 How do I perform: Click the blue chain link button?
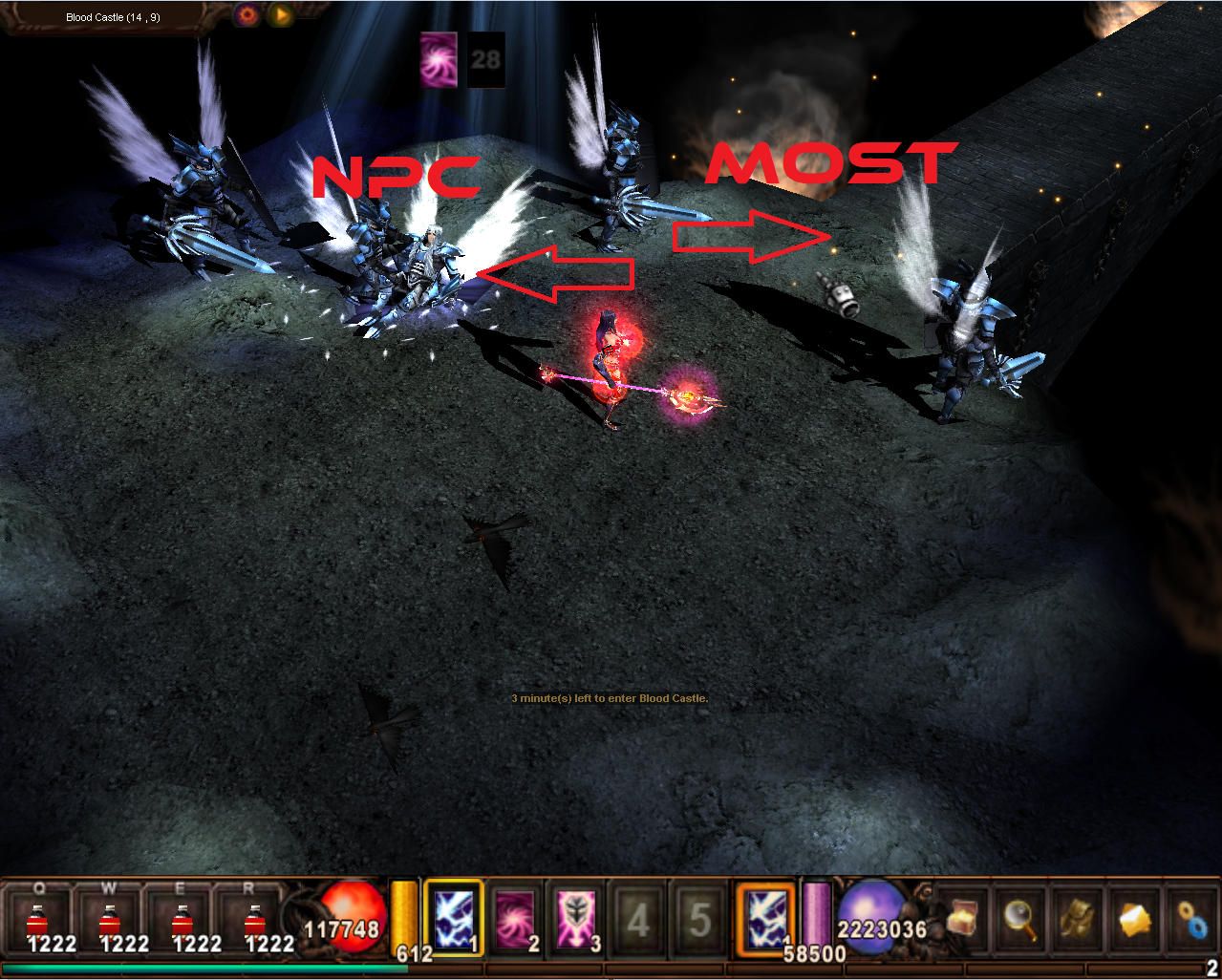(x=1192, y=919)
